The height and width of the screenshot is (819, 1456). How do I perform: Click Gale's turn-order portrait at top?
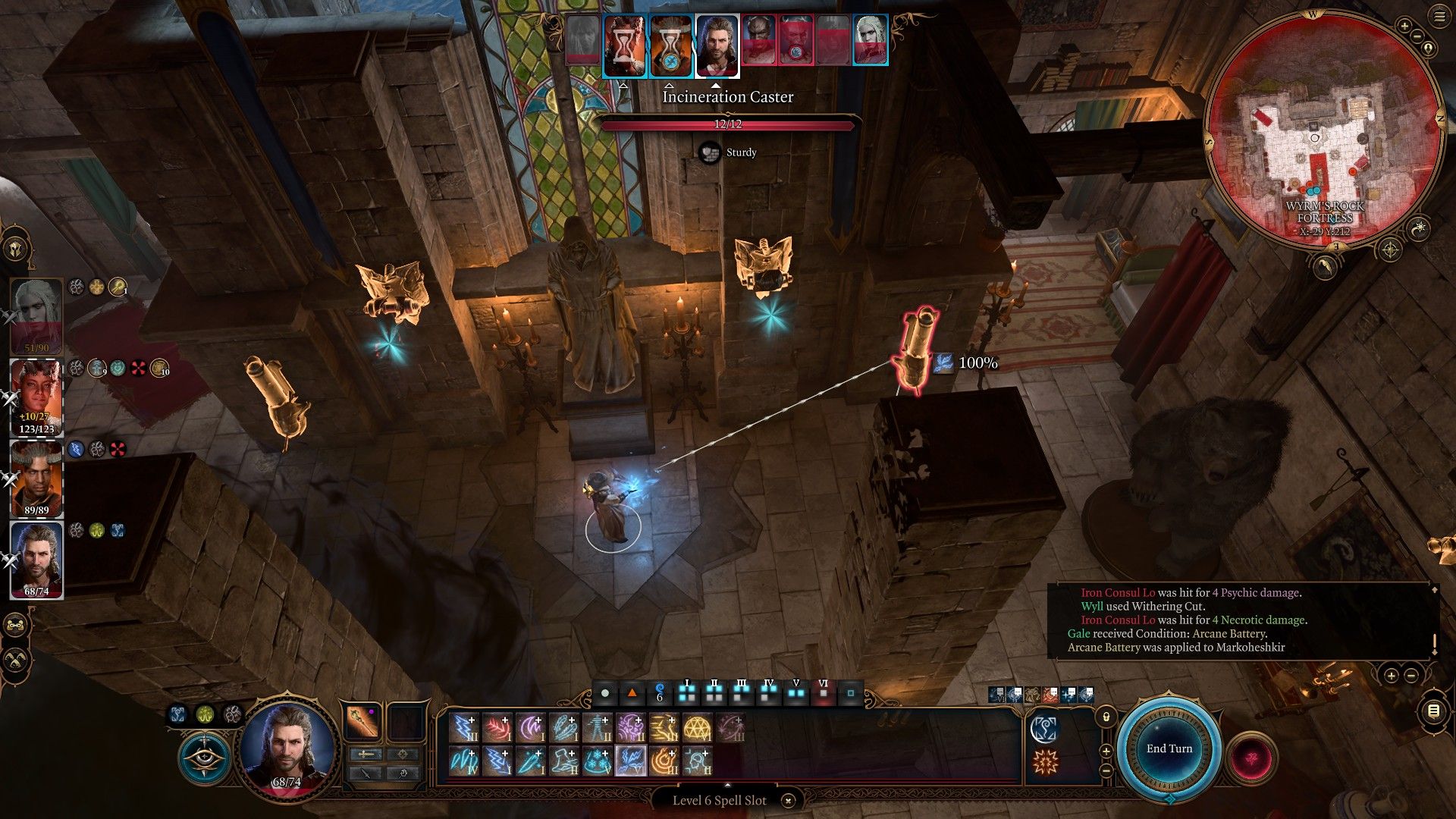717,47
